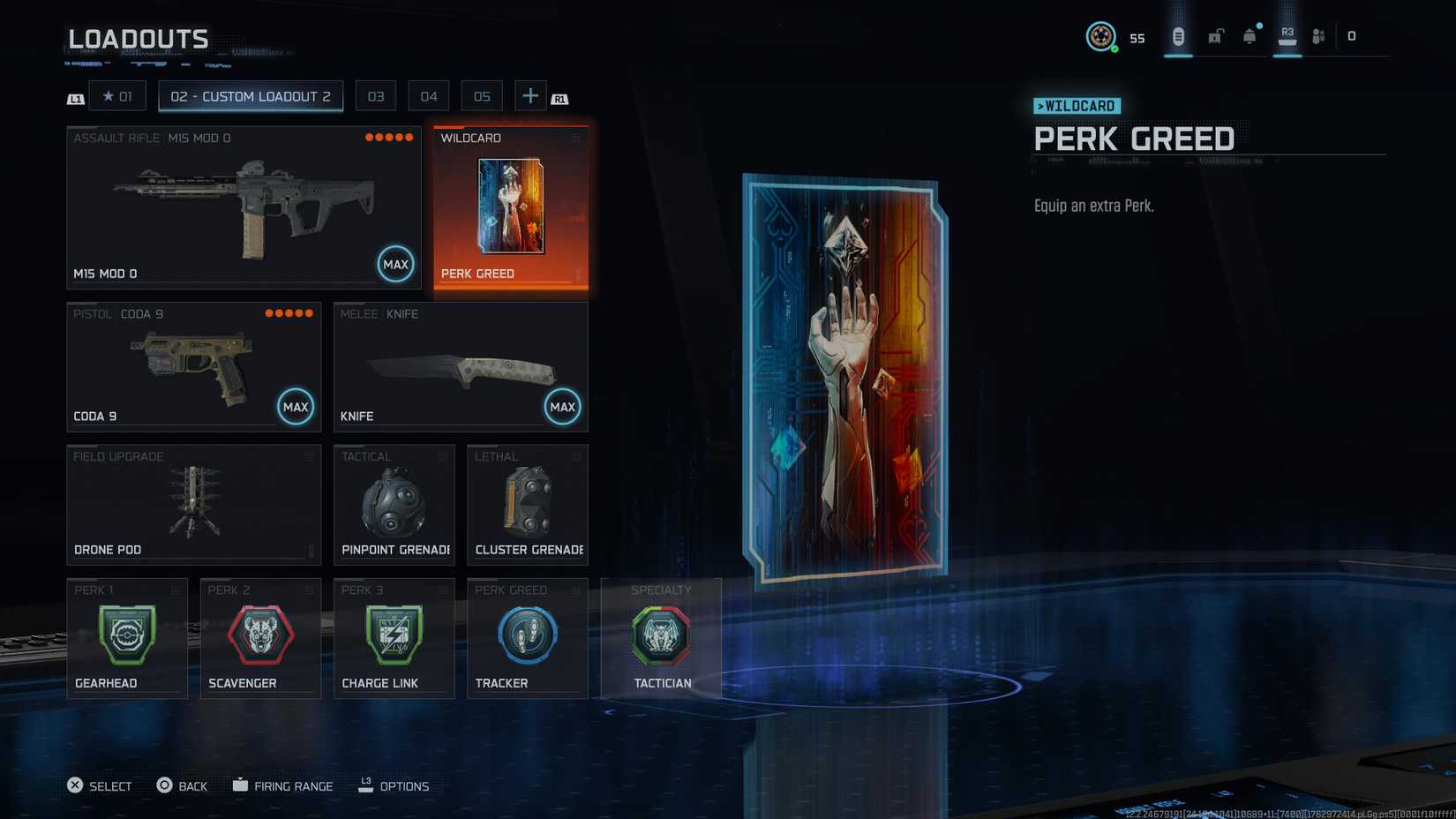The height and width of the screenshot is (819, 1456).
Task: Go back from the Loadouts screen
Action: pos(182,785)
